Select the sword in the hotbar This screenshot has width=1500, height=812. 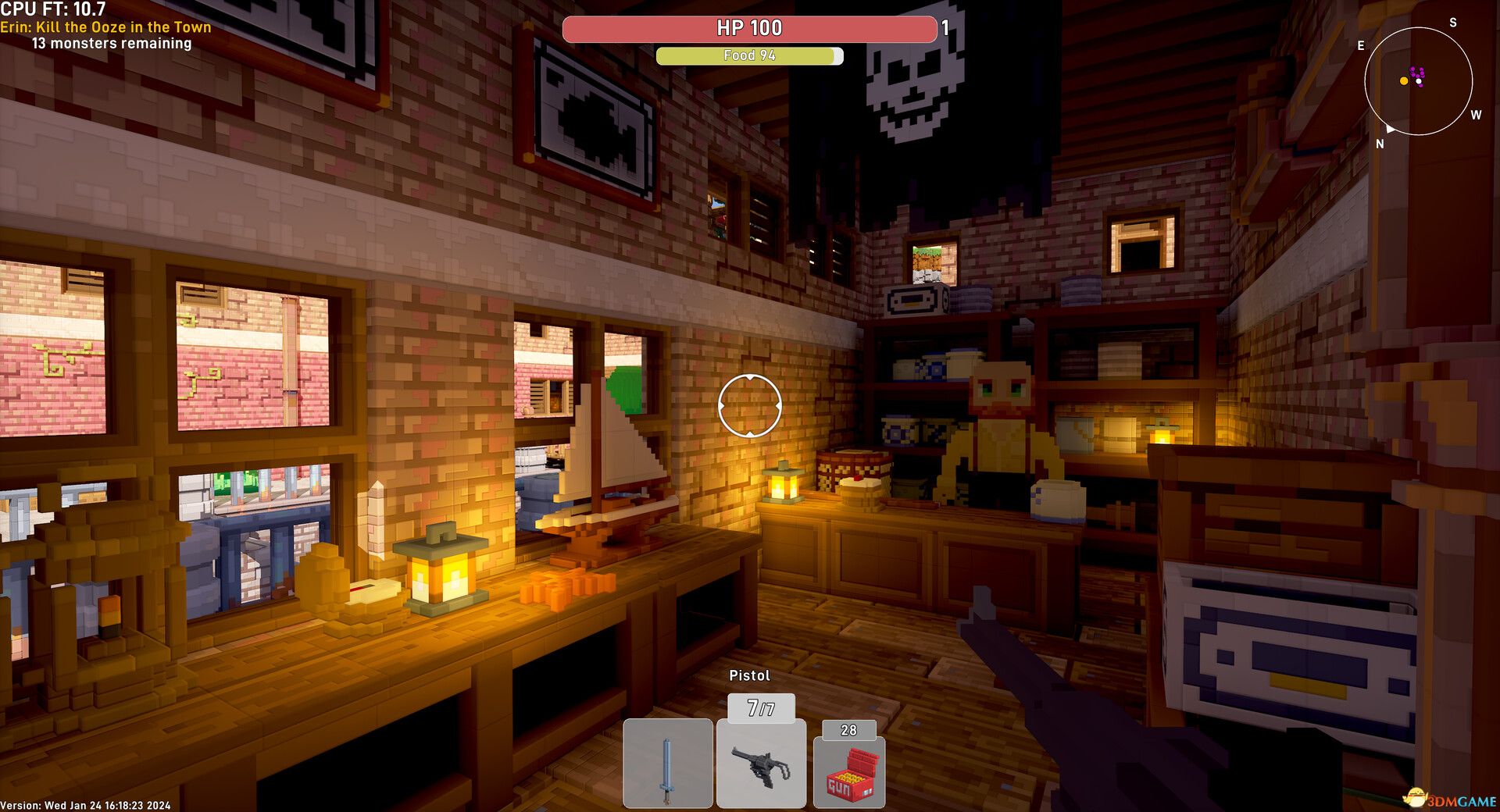coord(669,764)
